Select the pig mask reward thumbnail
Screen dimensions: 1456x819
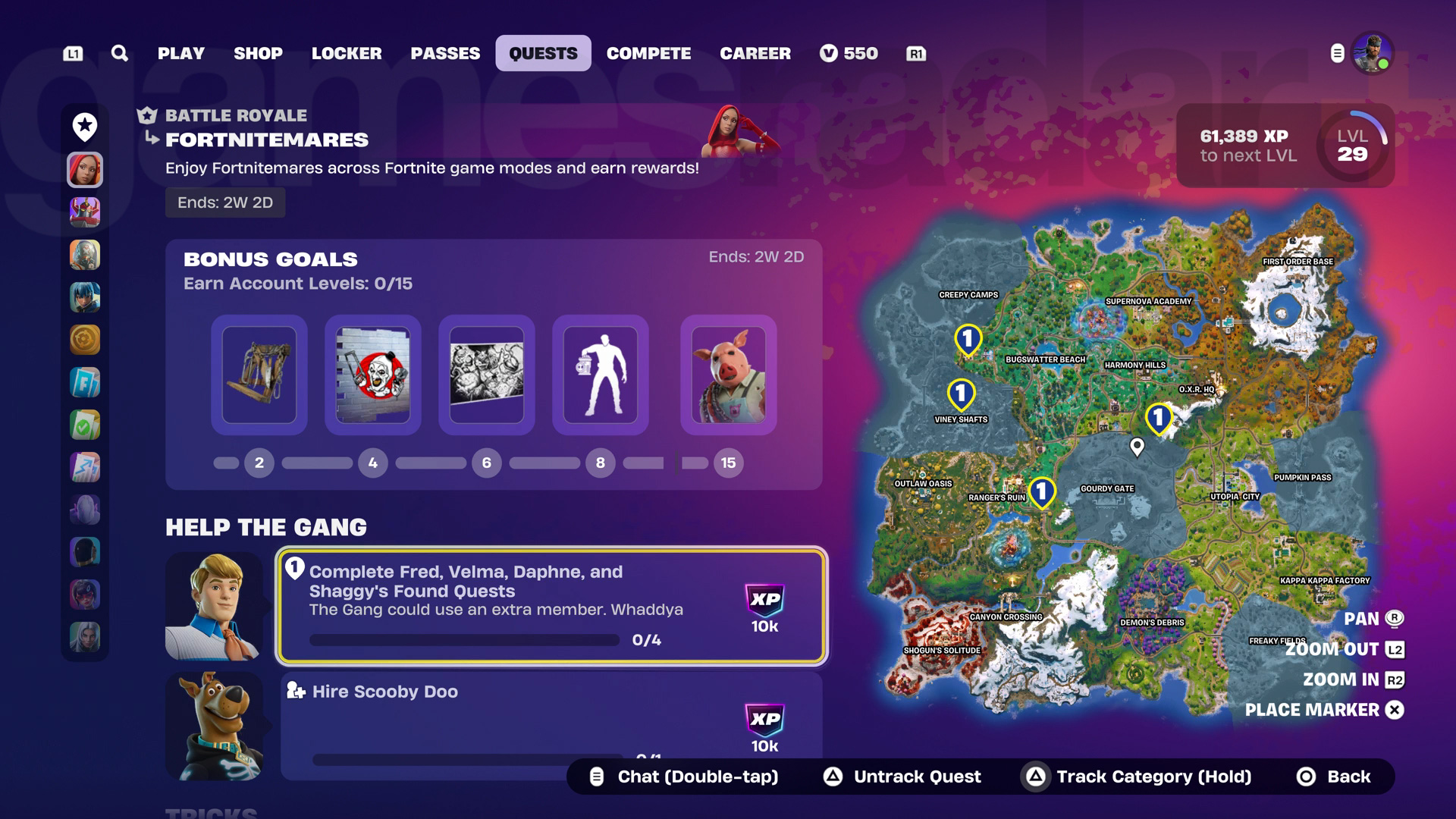728,375
